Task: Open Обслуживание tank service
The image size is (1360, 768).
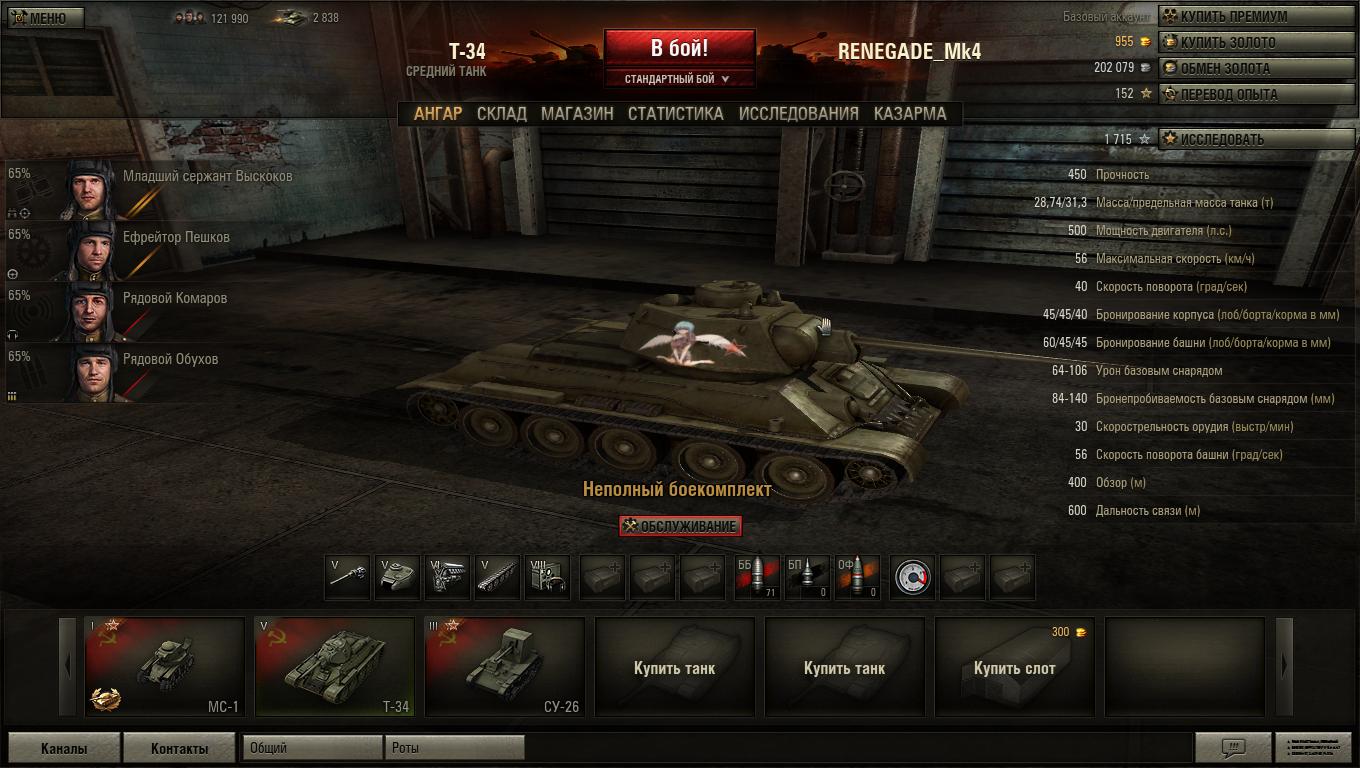Action: pos(680,526)
